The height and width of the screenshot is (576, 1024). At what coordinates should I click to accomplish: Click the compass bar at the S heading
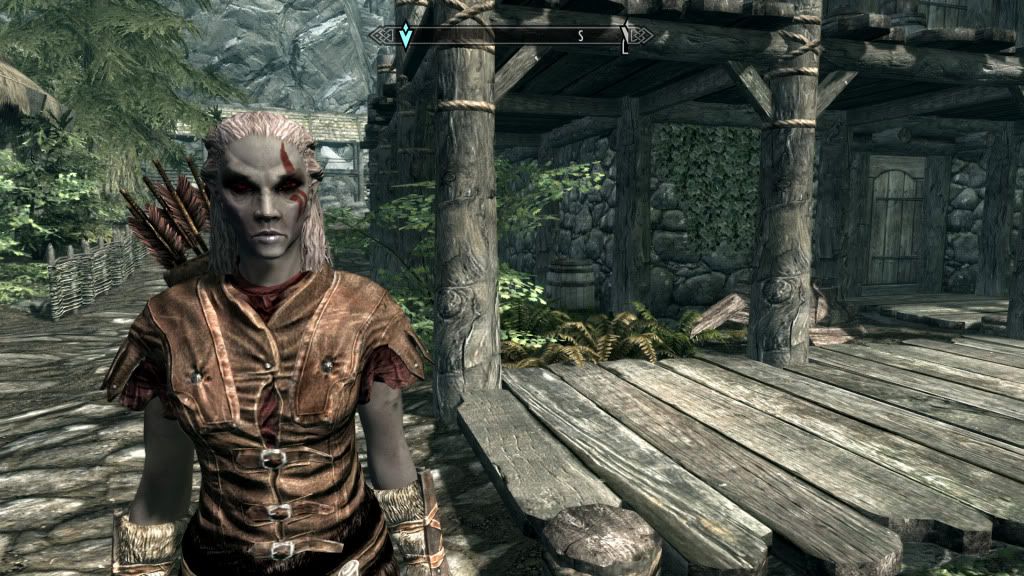point(580,36)
